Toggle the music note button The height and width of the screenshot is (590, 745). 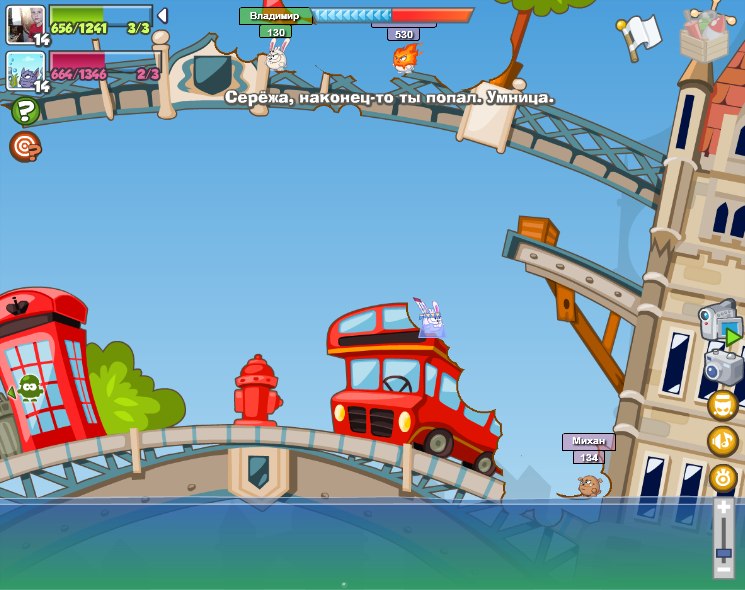tap(723, 441)
